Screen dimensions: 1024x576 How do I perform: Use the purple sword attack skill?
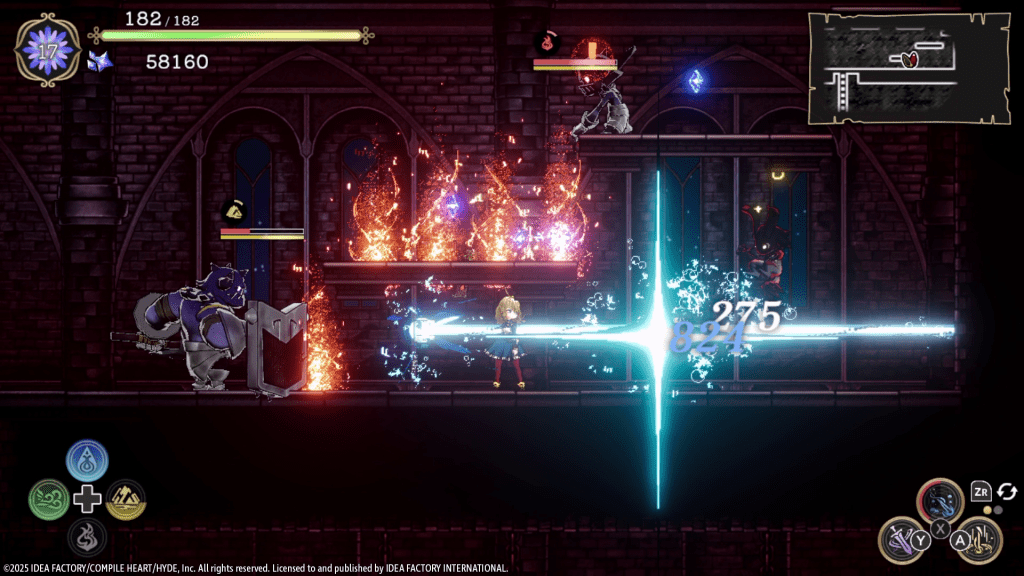click(x=901, y=538)
